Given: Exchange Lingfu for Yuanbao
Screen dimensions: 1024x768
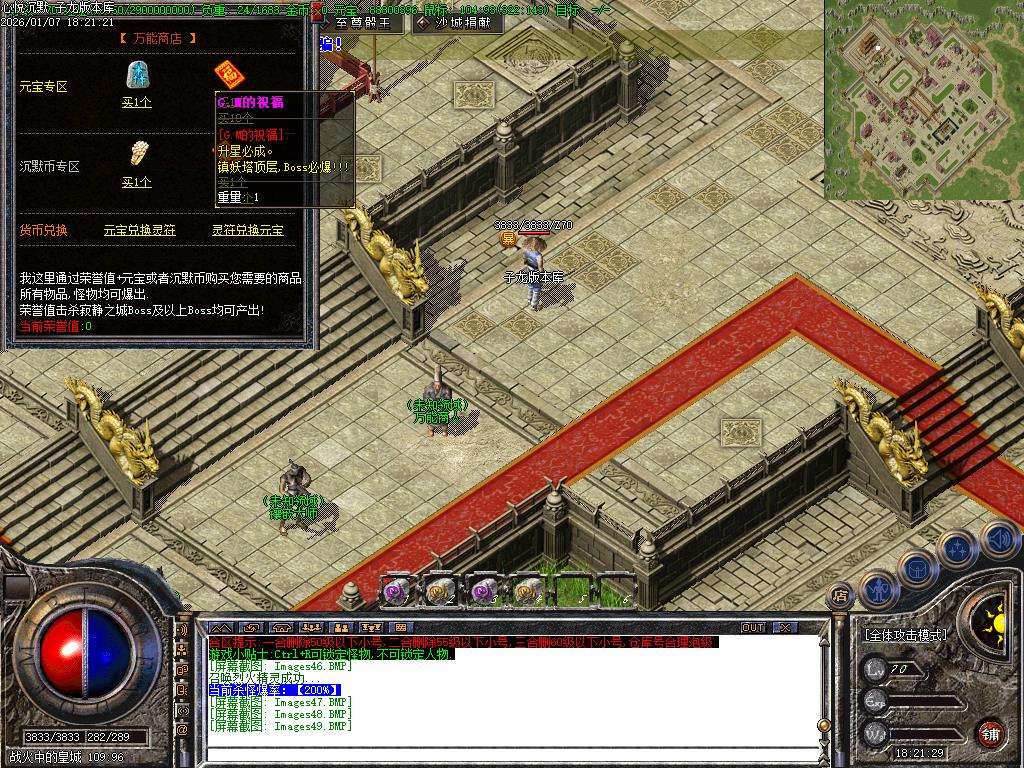Looking at the screenshot, I should click(247, 230).
